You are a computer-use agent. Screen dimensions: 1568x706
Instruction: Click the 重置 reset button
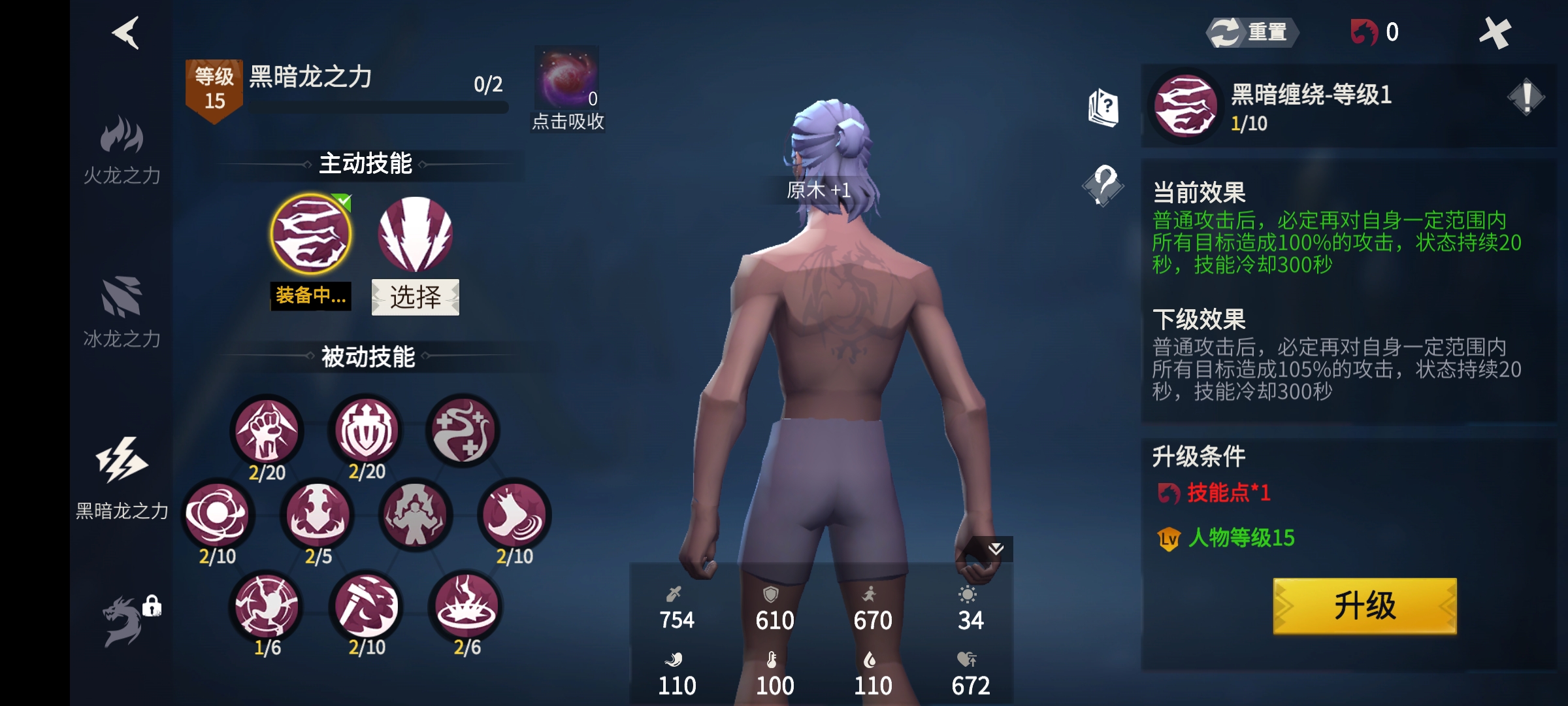coord(1252,32)
